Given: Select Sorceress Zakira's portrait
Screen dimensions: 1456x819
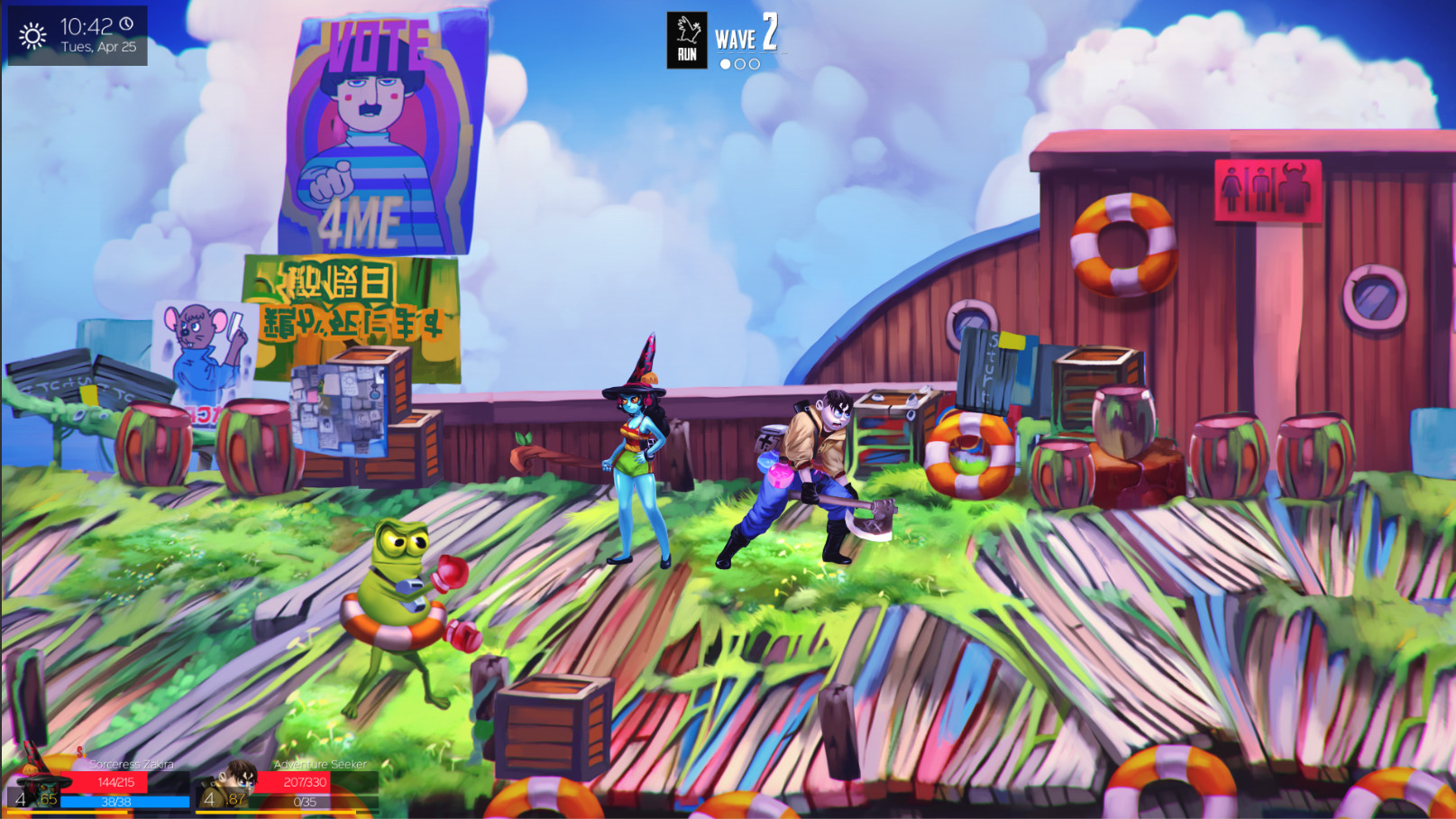Looking at the screenshot, I should pyautogui.click(x=47, y=789).
